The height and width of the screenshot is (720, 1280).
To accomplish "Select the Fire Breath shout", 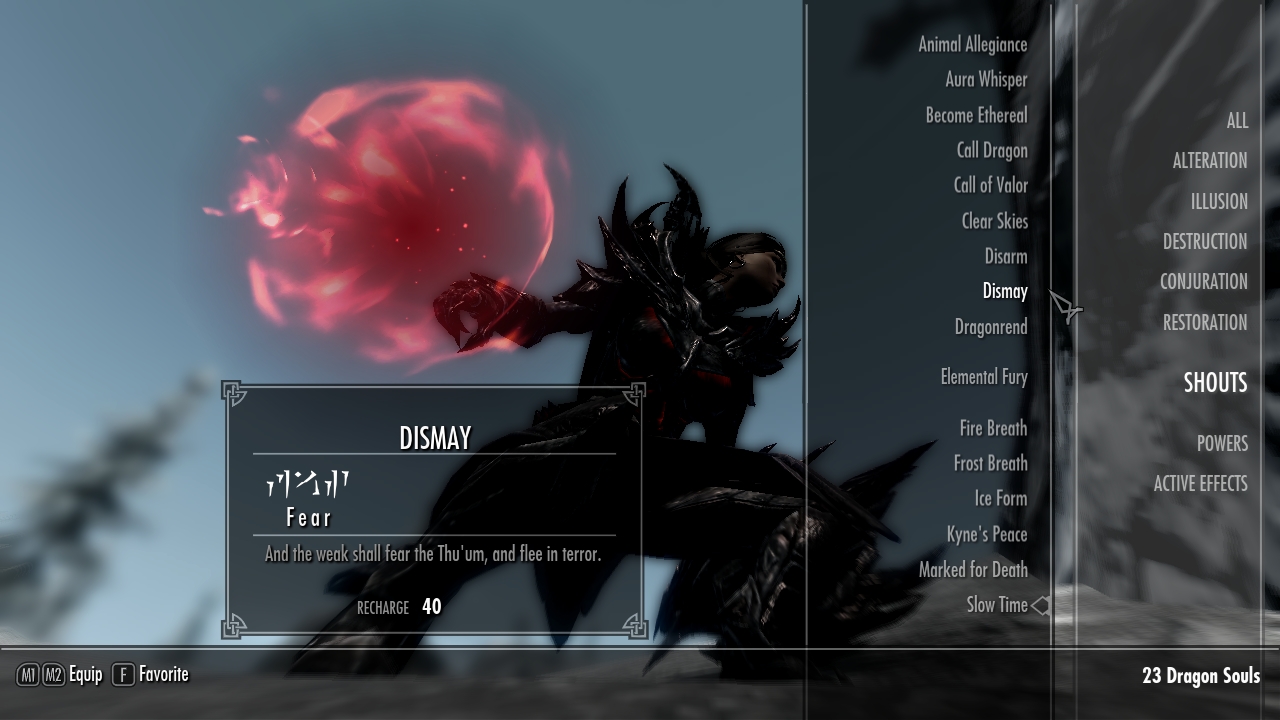I will click(x=993, y=429).
